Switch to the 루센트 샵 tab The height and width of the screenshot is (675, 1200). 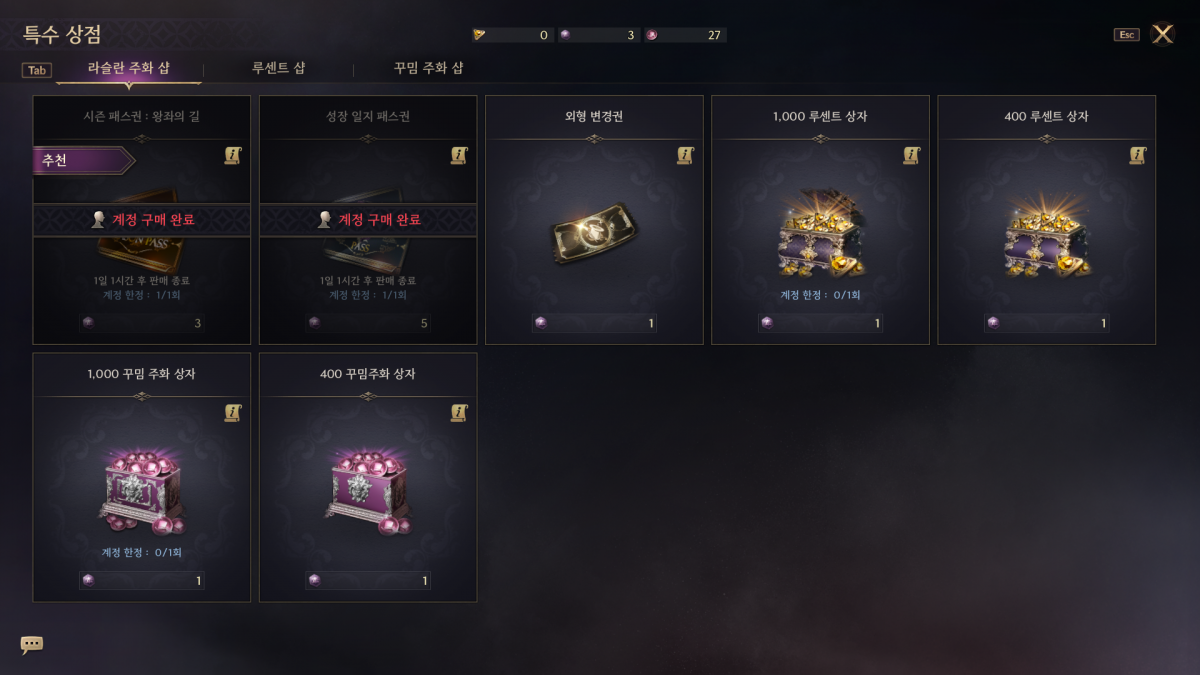pyautogui.click(x=278, y=69)
